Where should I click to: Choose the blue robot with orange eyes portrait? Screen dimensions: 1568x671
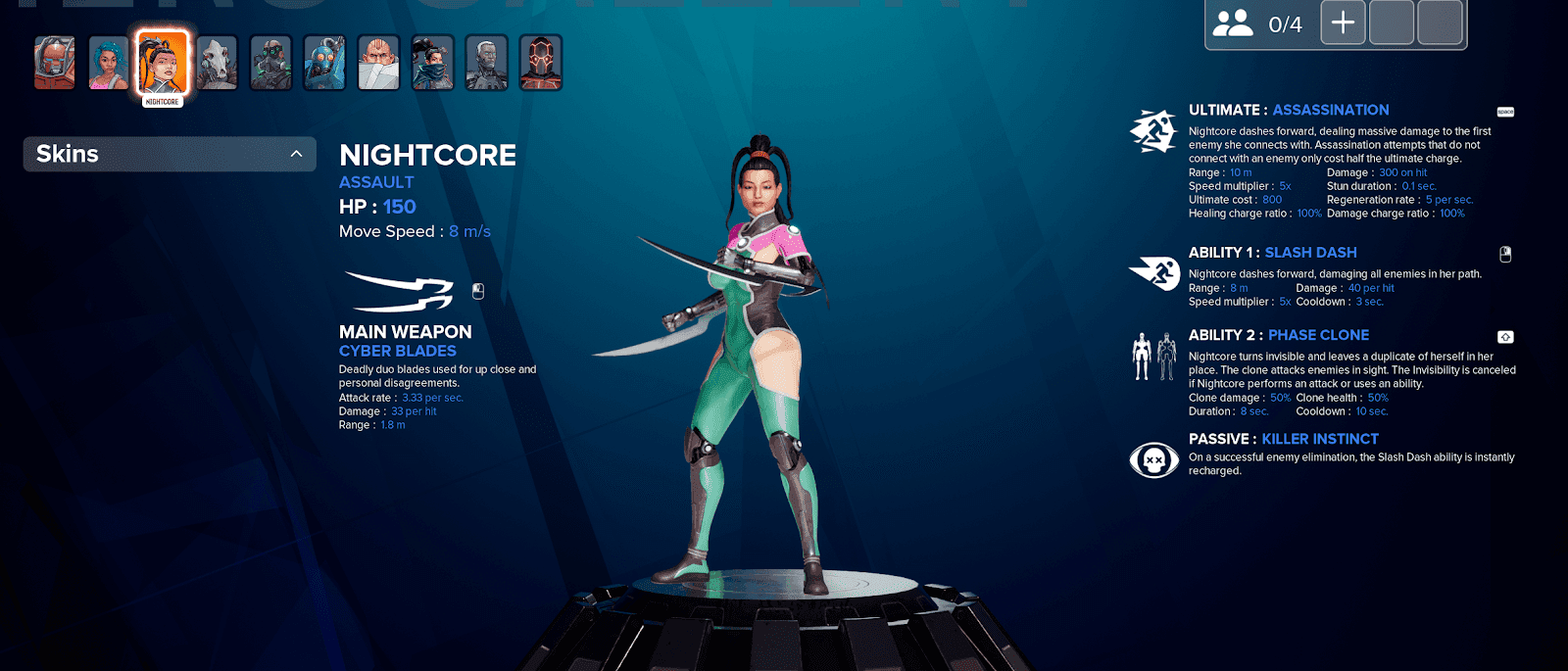324,63
